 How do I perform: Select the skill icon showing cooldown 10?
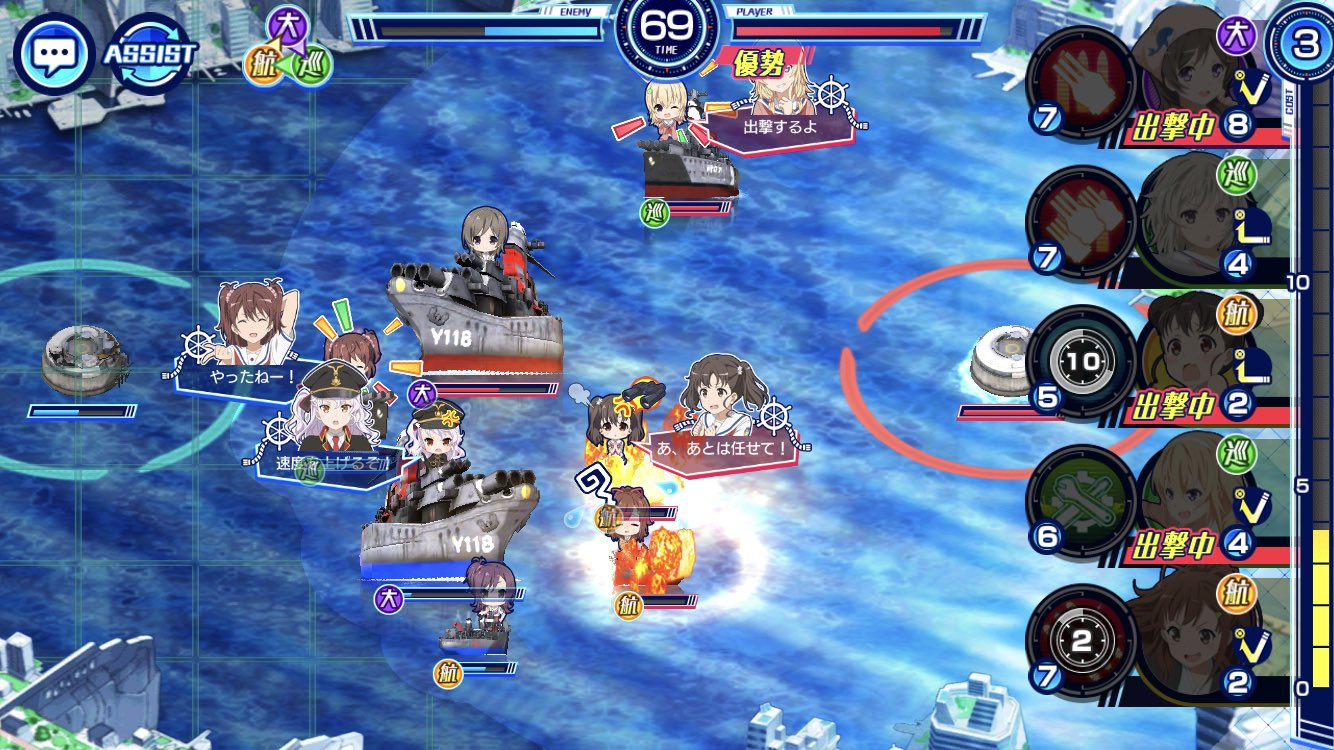click(1080, 362)
